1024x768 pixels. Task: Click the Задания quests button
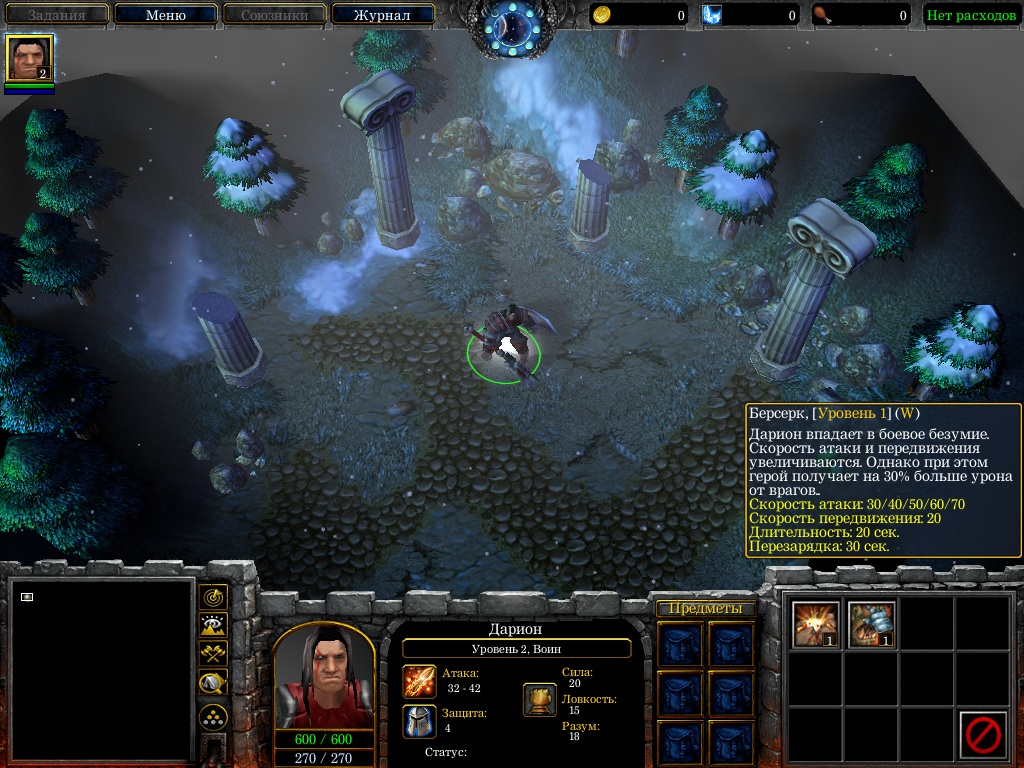coord(55,15)
